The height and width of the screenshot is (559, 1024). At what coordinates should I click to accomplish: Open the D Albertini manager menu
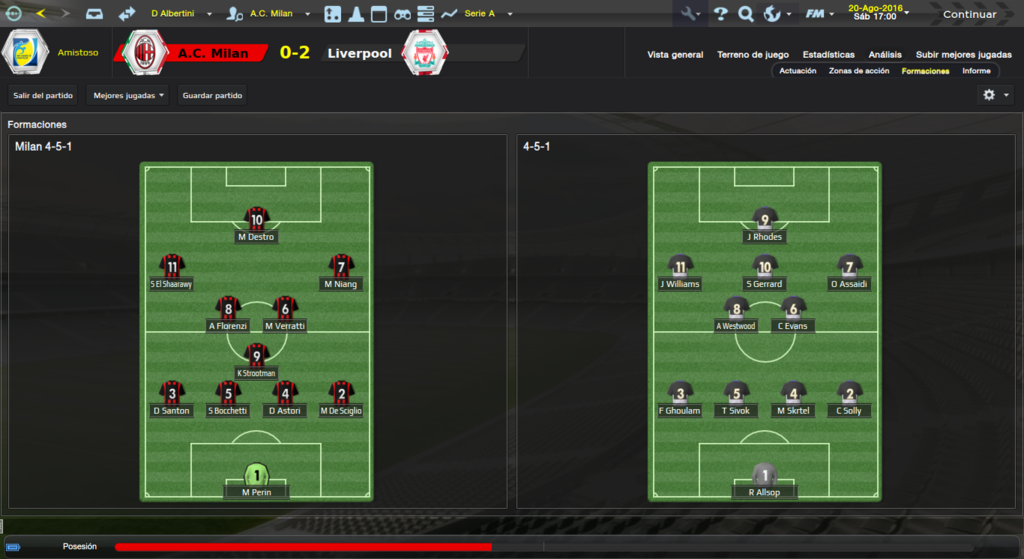(180, 14)
